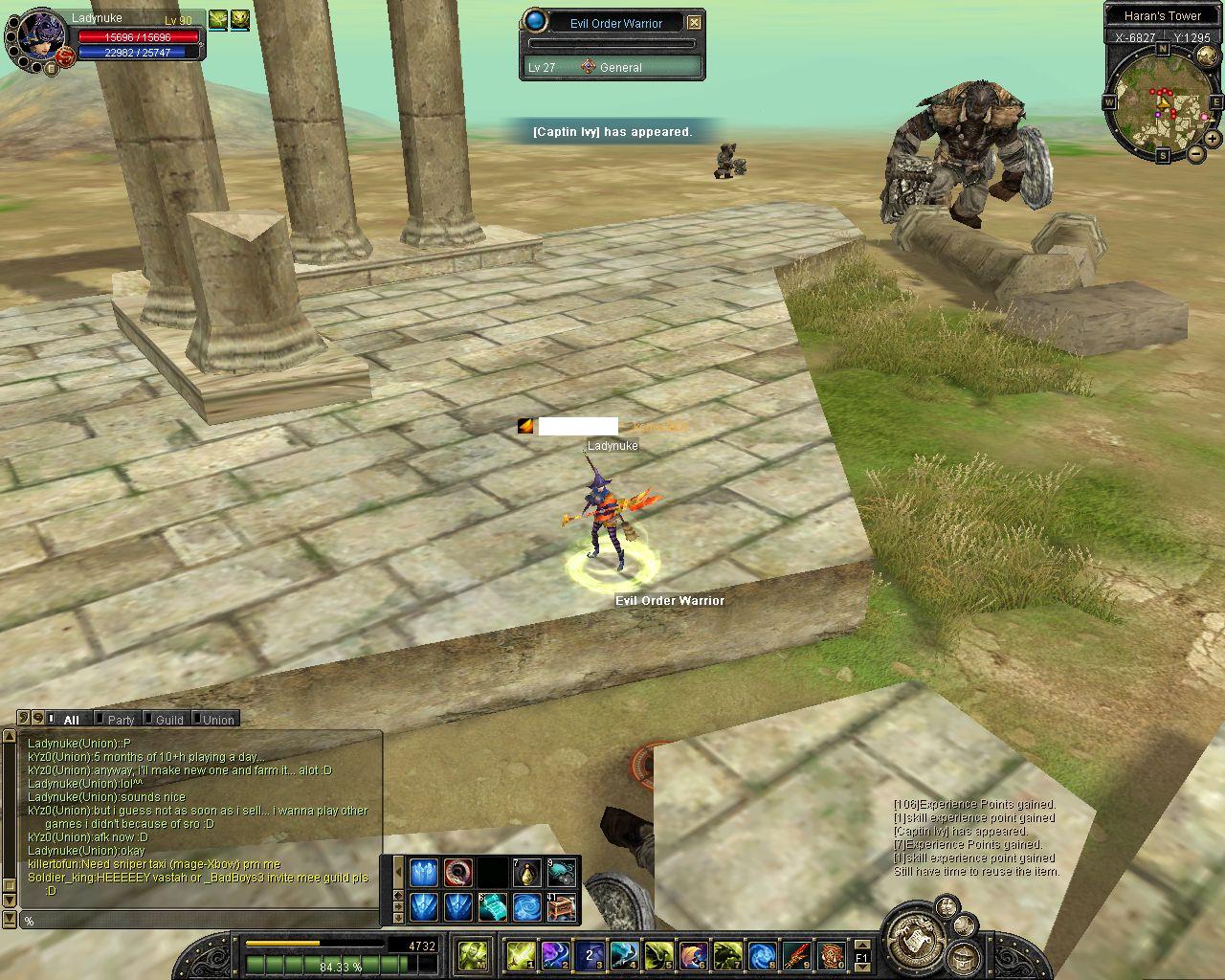Screen dimensions: 1225x980
Task: Zoom out on the minimap
Action: tap(1195, 153)
